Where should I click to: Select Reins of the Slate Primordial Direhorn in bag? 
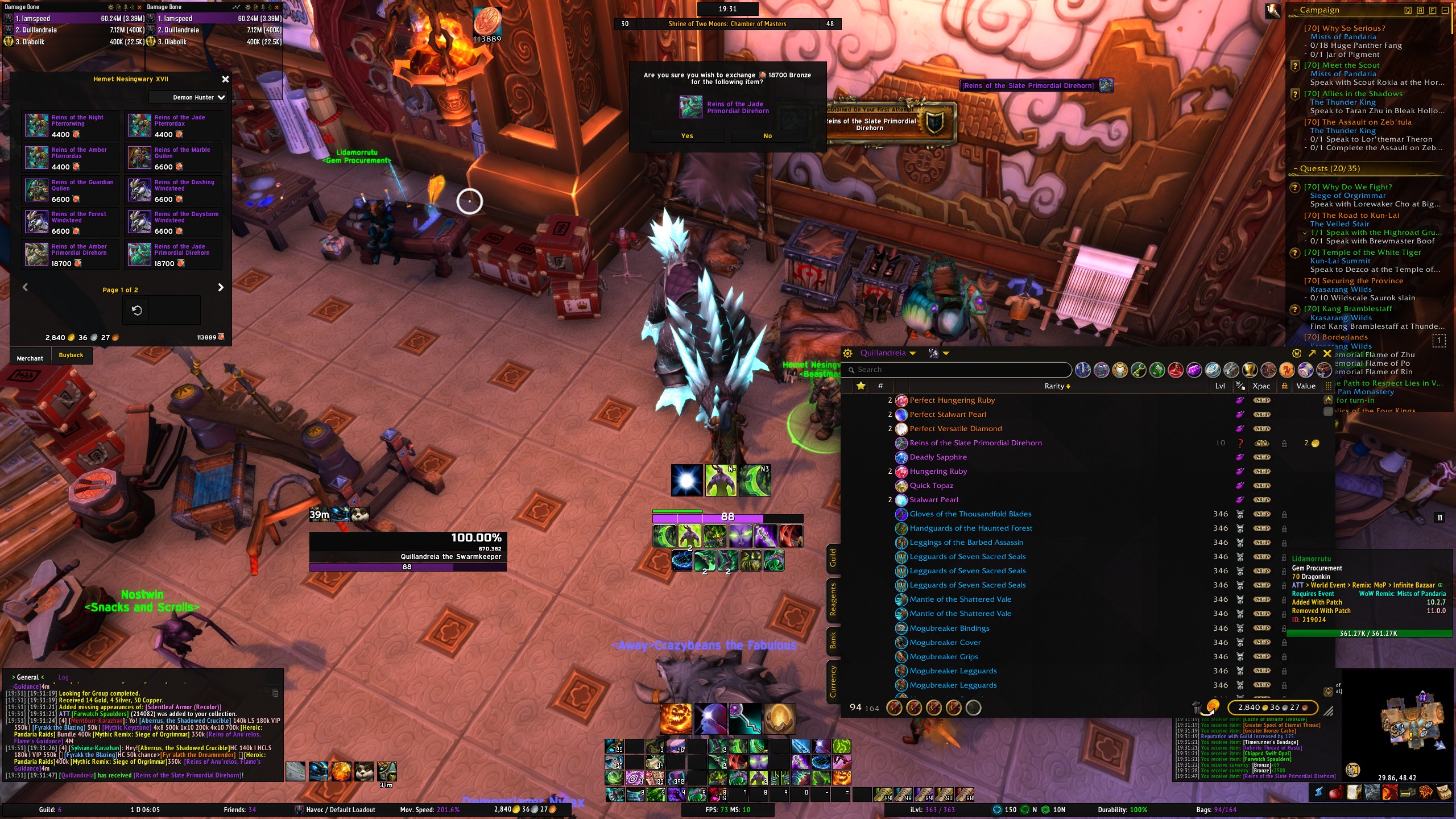coord(975,443)
